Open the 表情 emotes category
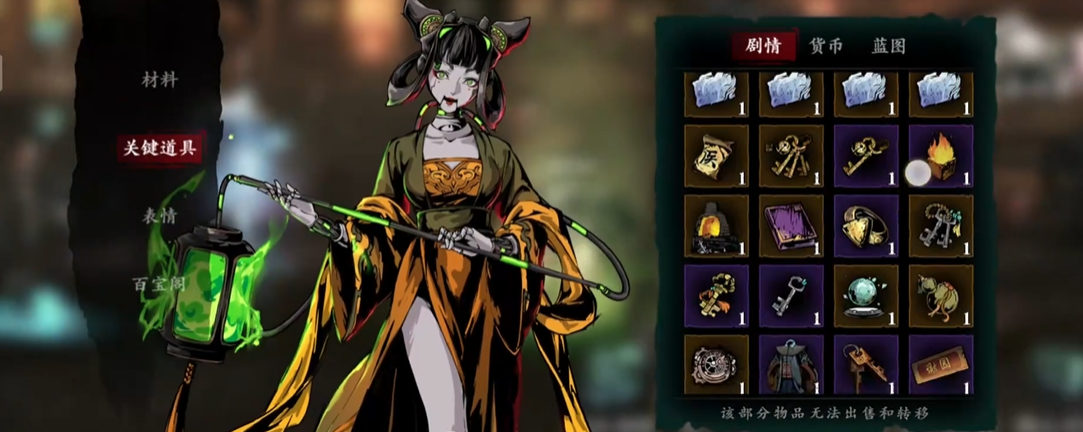The height and width of the screenshot is (432, 1083). [159, 215]
